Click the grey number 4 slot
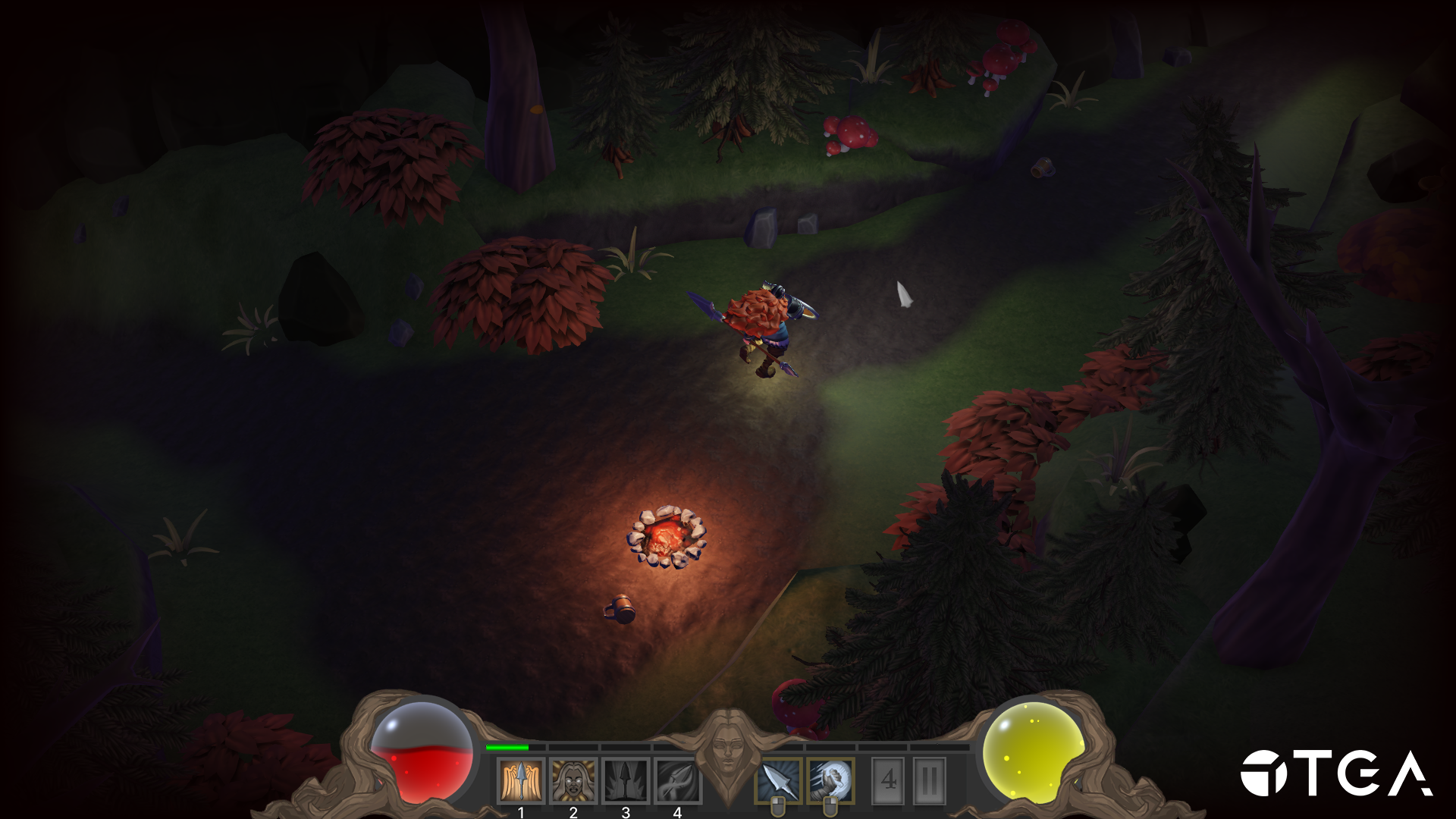Viewport: 1456px width, 819px height. (x=889, y=780)
